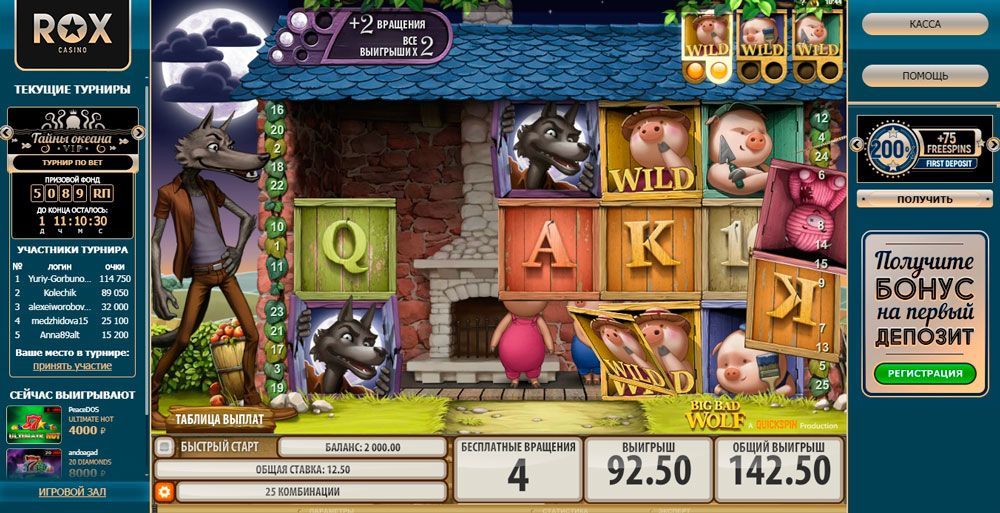
Task: Open the Таблица выплат paytable
Action: point(218,419)
